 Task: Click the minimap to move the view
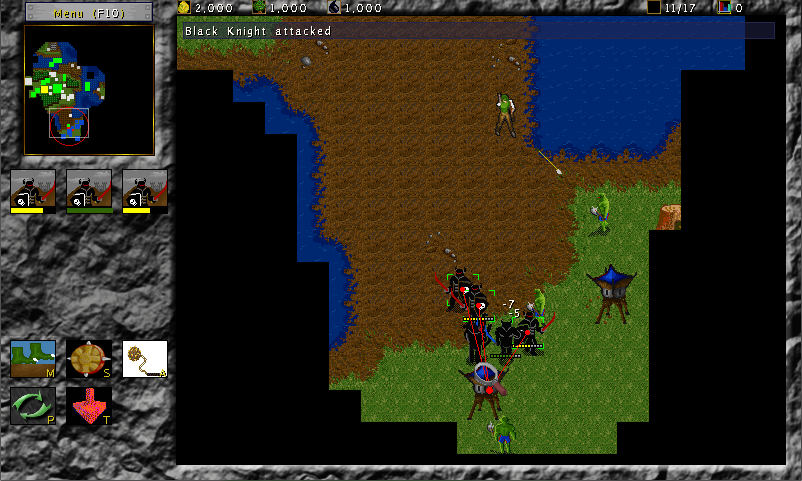89,90
